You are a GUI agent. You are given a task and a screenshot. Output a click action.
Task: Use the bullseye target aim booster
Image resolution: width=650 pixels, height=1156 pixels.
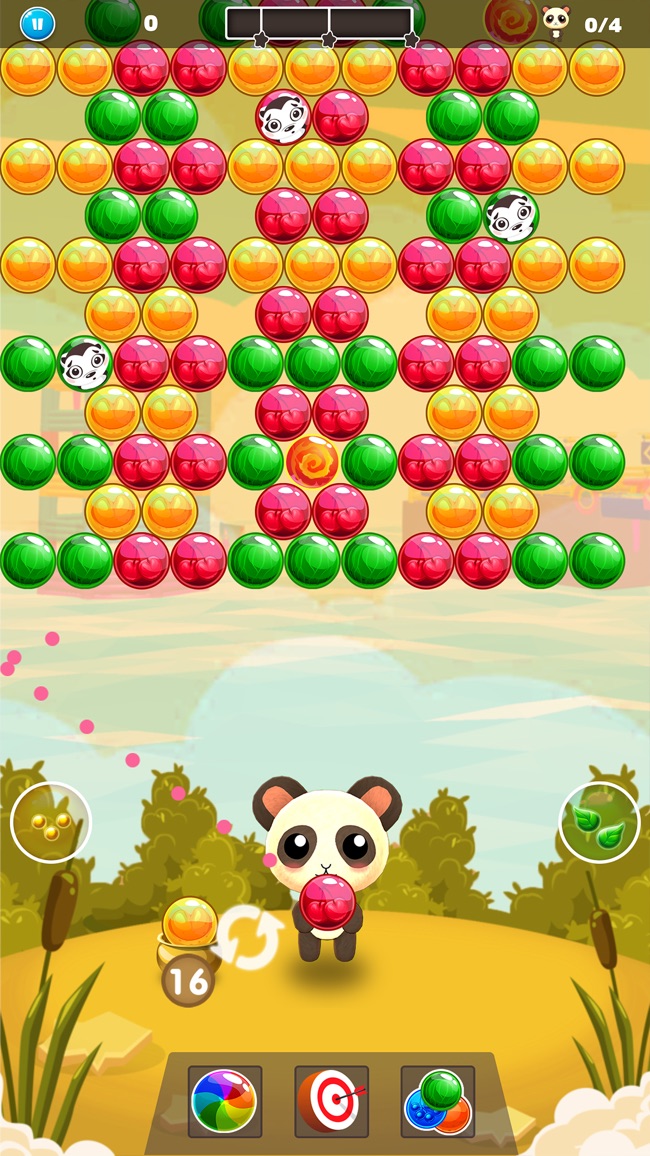coord(331,1101)
